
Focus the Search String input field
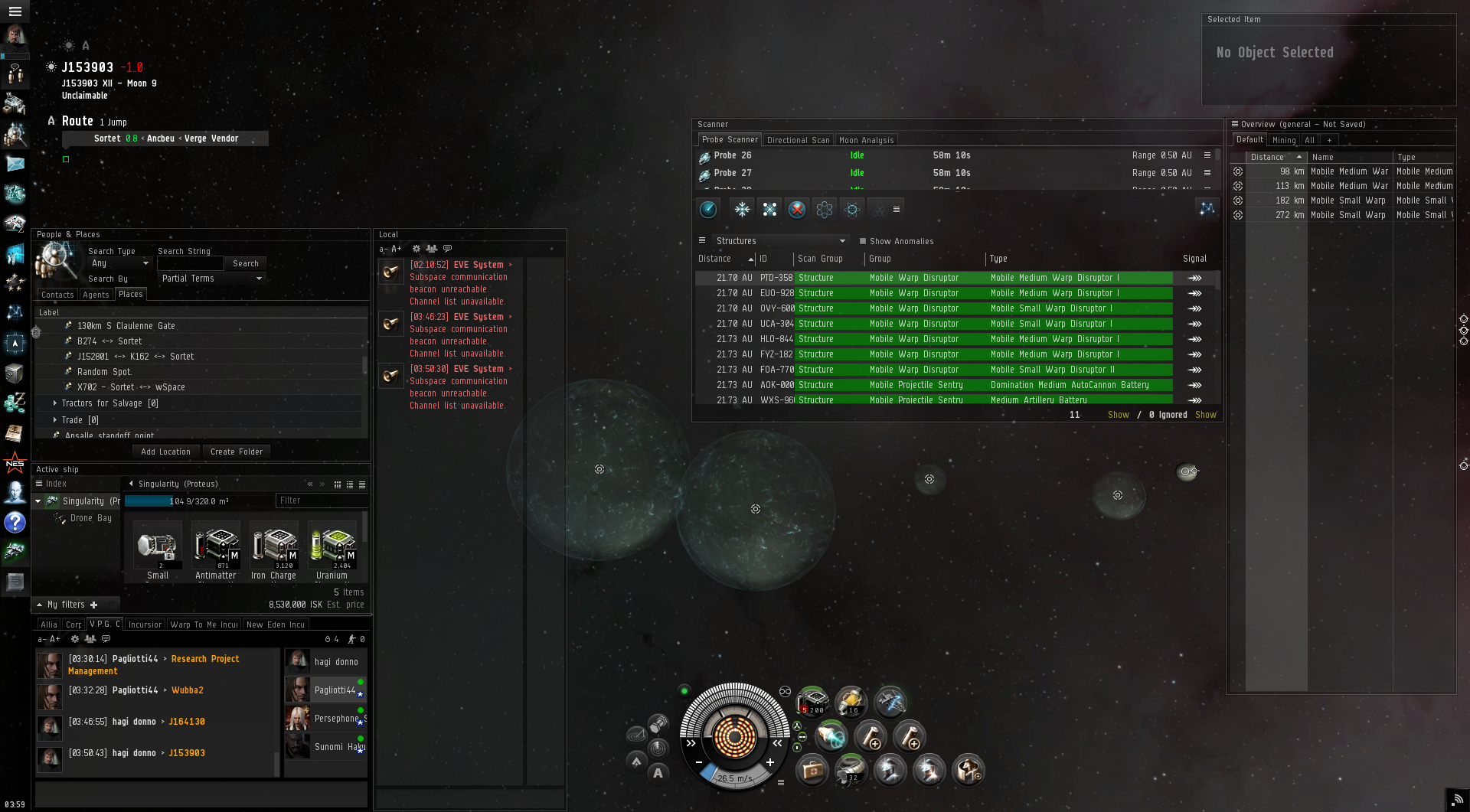click(x=190, y=263)
